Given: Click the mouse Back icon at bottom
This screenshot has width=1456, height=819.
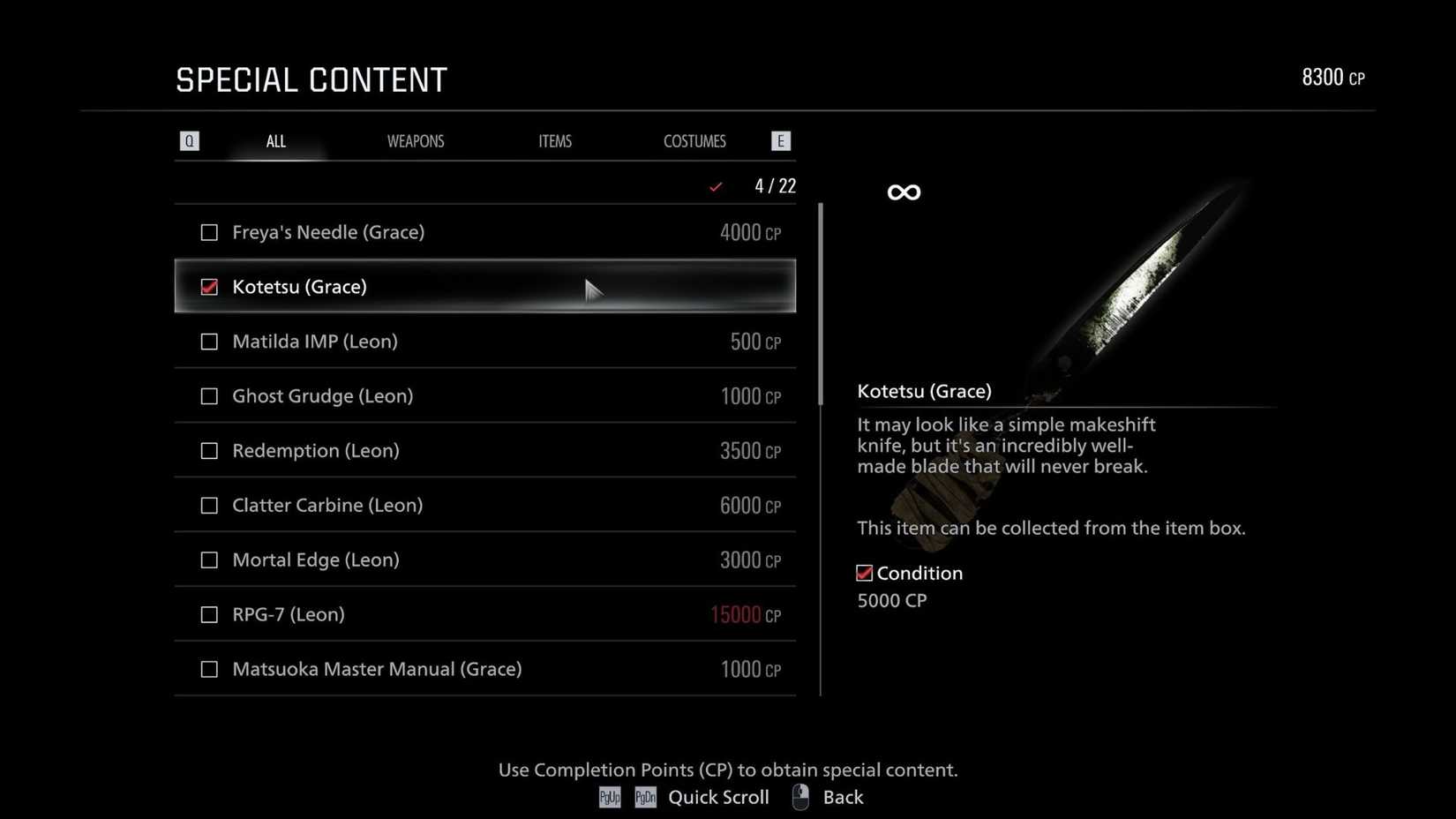Looking at the screenshot, I should 800,797.
